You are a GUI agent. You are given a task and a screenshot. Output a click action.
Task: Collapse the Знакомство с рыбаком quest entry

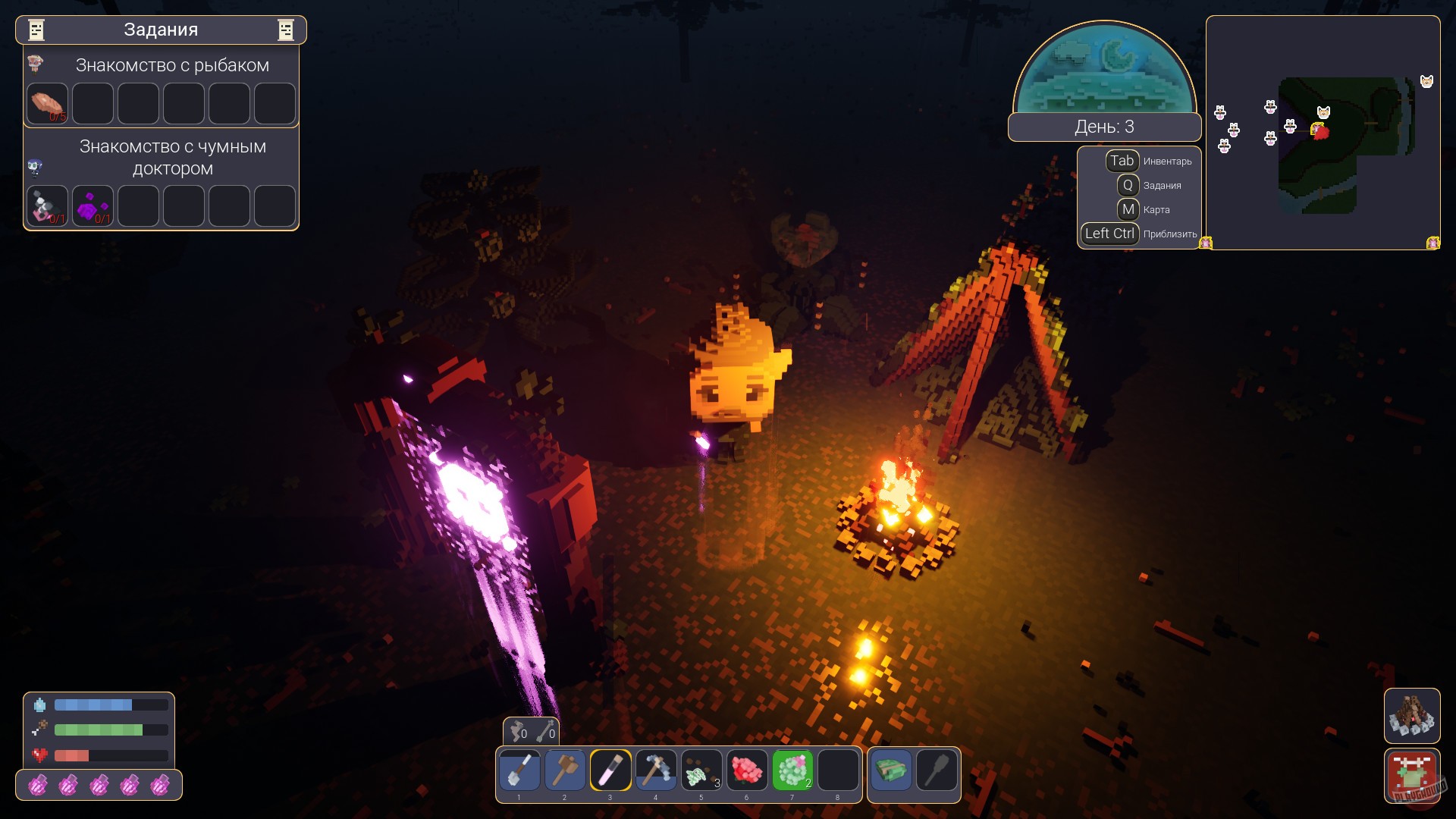[172, 65]
